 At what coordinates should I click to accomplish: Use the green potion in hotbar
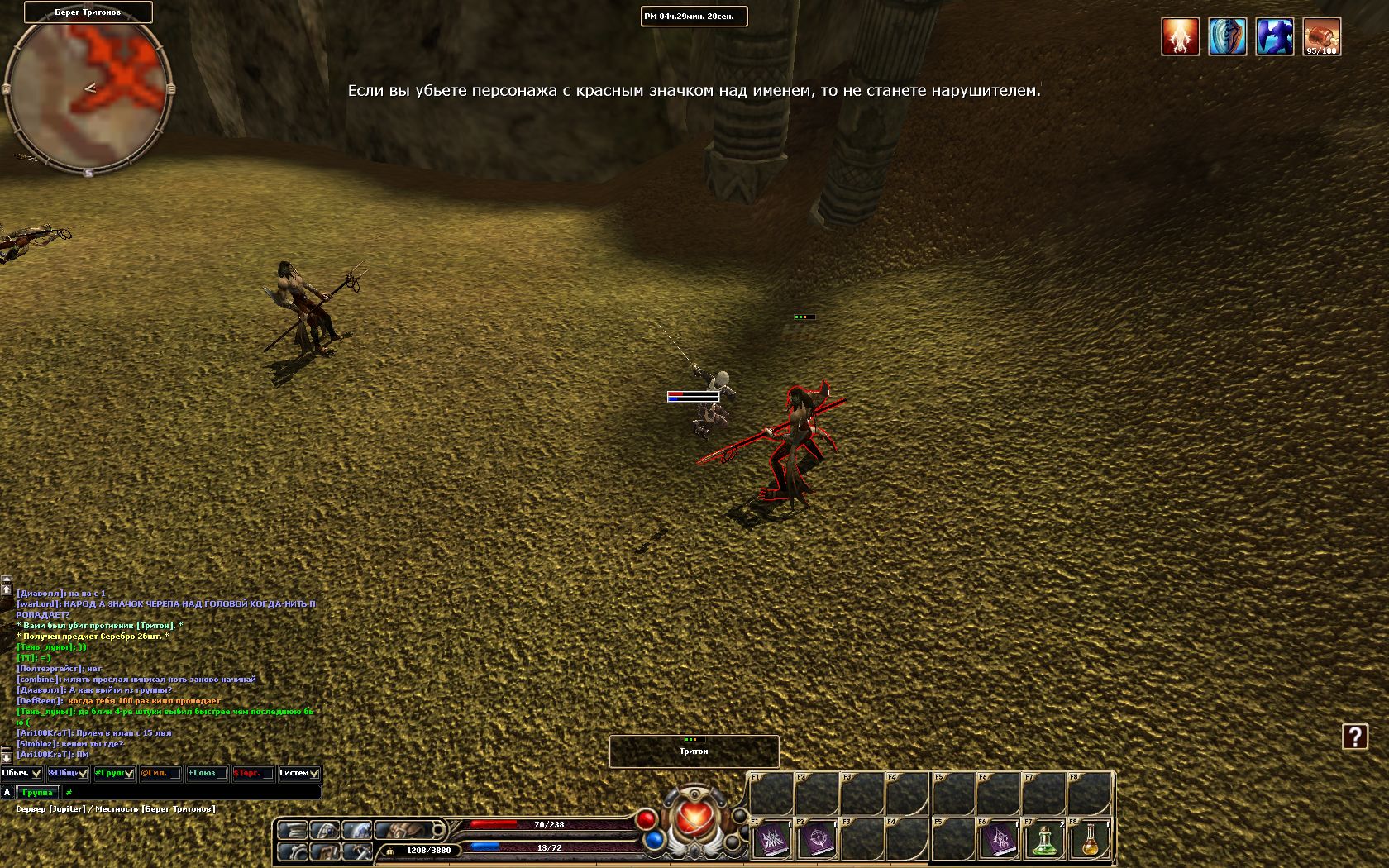pos(1046,839)
